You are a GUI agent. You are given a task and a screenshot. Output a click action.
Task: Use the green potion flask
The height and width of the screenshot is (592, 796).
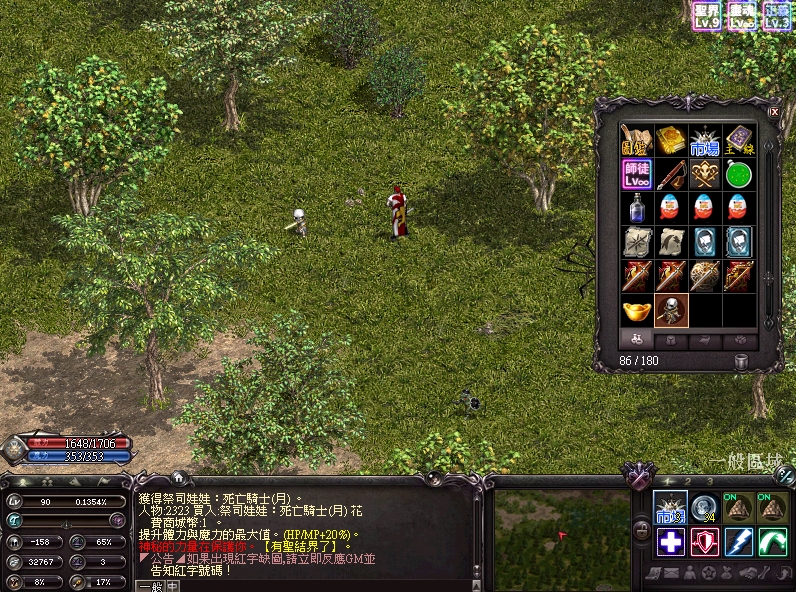pos(739,175)
